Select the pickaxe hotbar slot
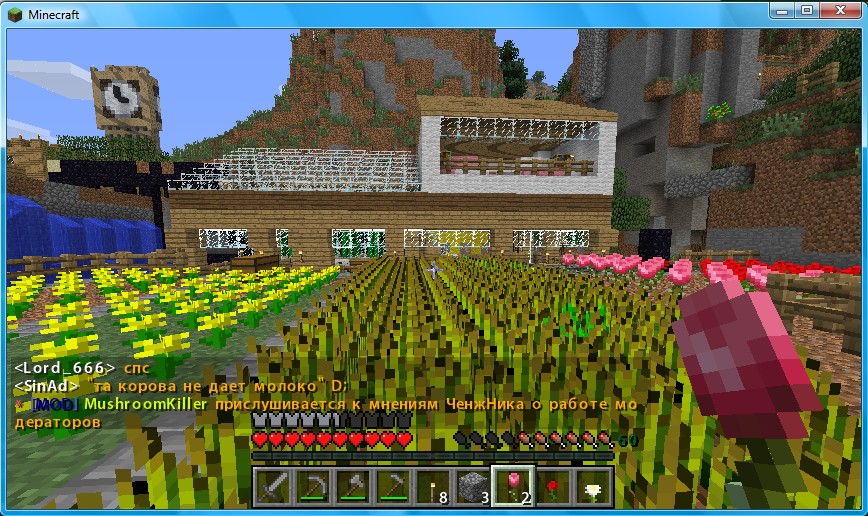The width and height of the screenshot is (868, 516). point(313,487)
